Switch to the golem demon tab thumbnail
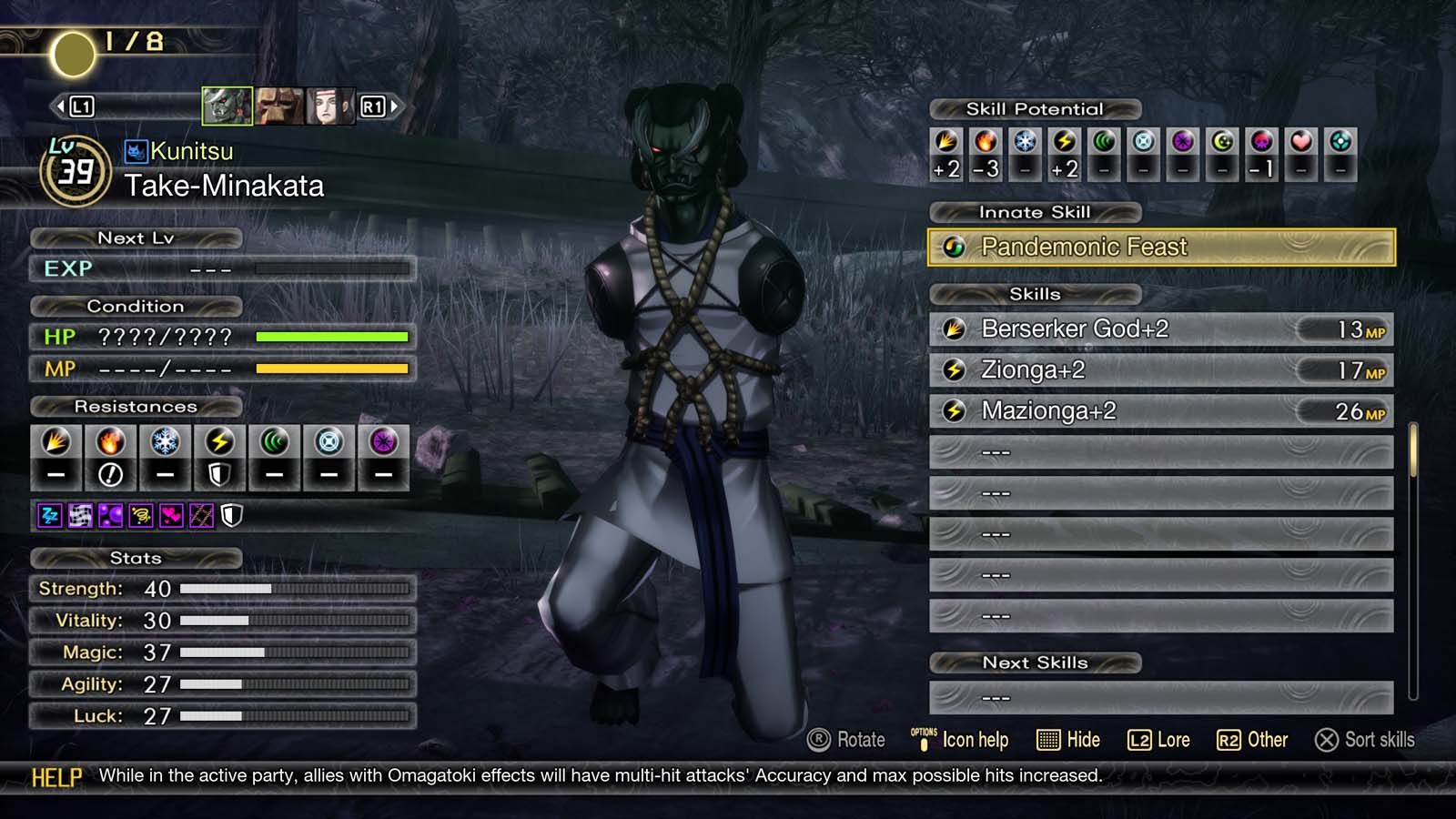Image resolution: width=1456 pixels, height=819 pixels. [278, 107]
